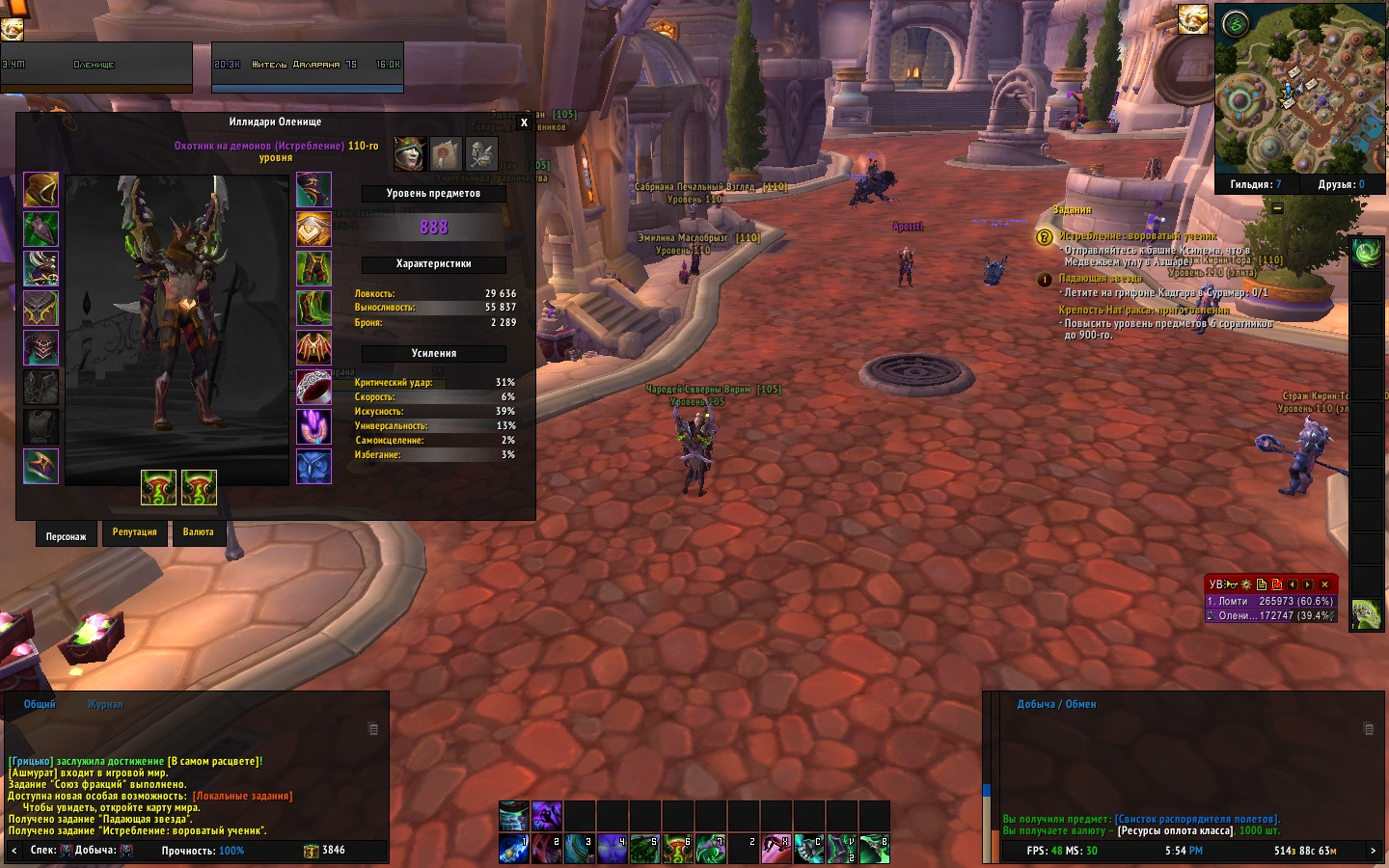Open the Валюта tab
1389x868 pixels.
click(x=199, y=532)
